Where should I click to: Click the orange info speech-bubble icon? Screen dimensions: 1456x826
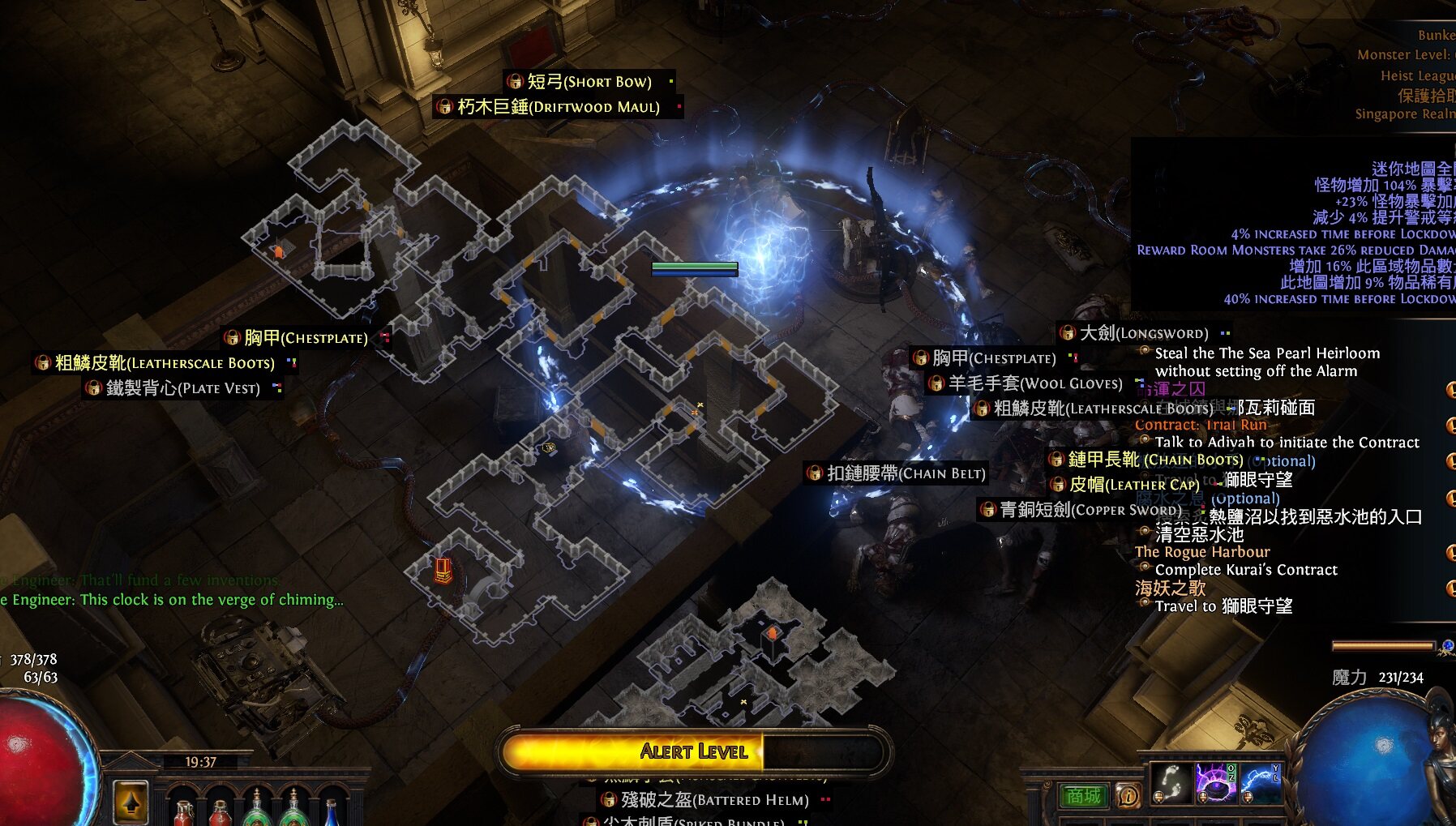point(1127,796)
